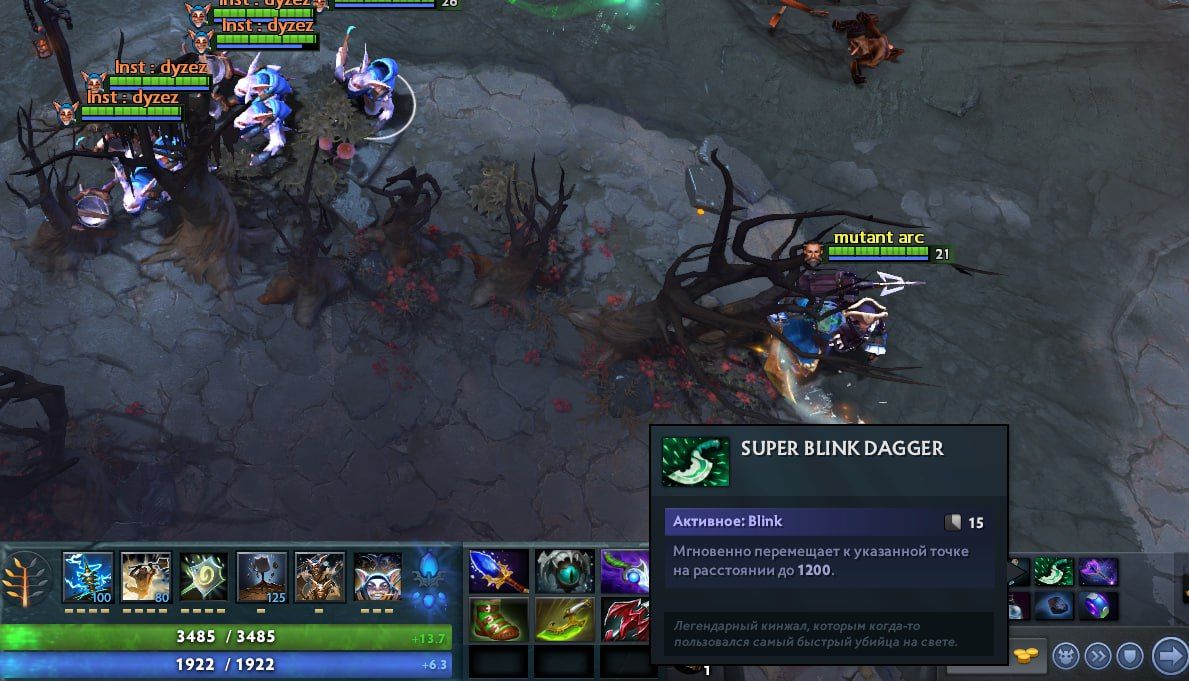This screenshot has height=681, width=1189.
Task: Choose the purple hammer item in the shop
Action: click(x=1097, y=572)
